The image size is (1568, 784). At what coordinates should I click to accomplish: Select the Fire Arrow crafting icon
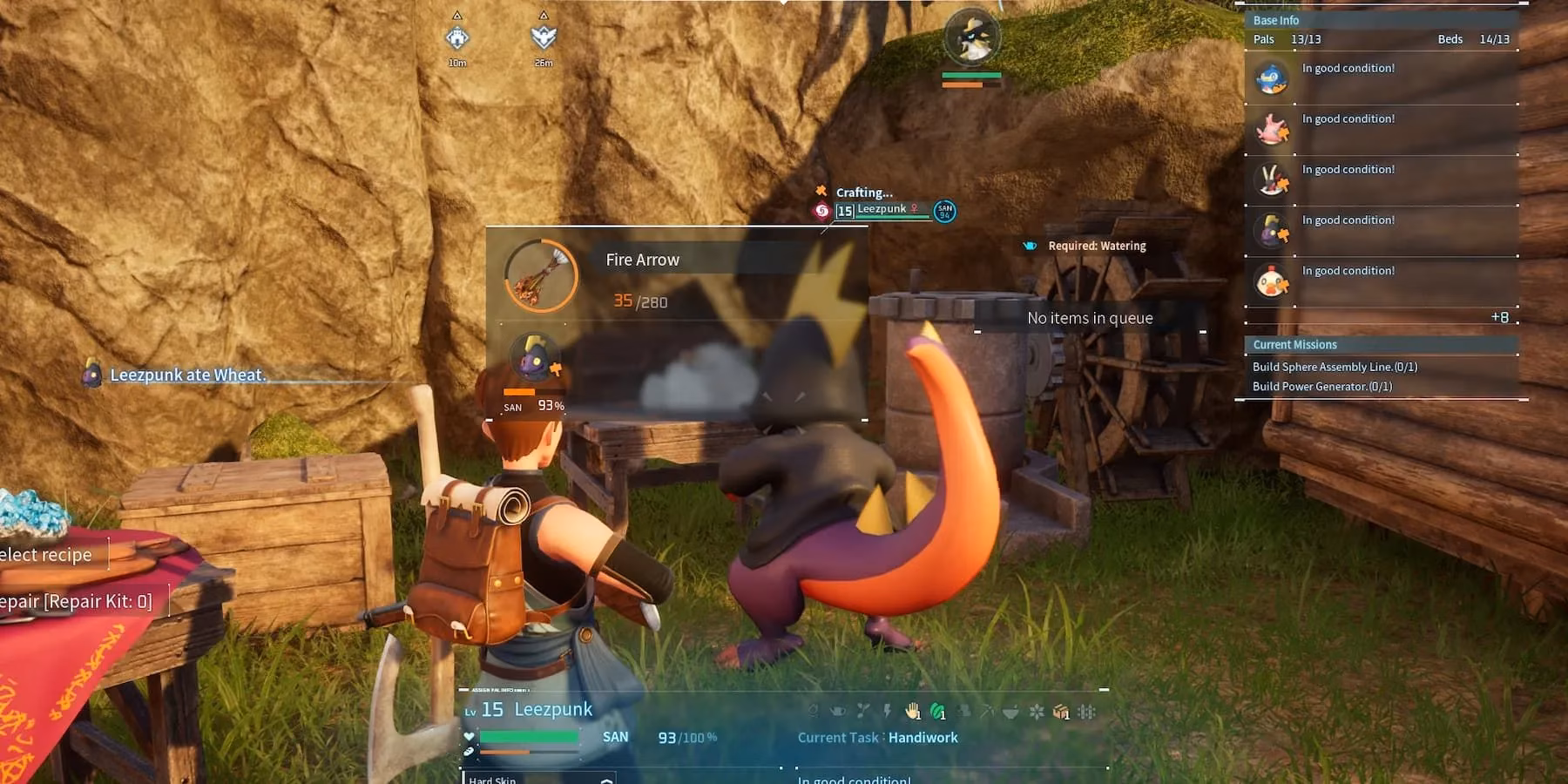[541, 276]
